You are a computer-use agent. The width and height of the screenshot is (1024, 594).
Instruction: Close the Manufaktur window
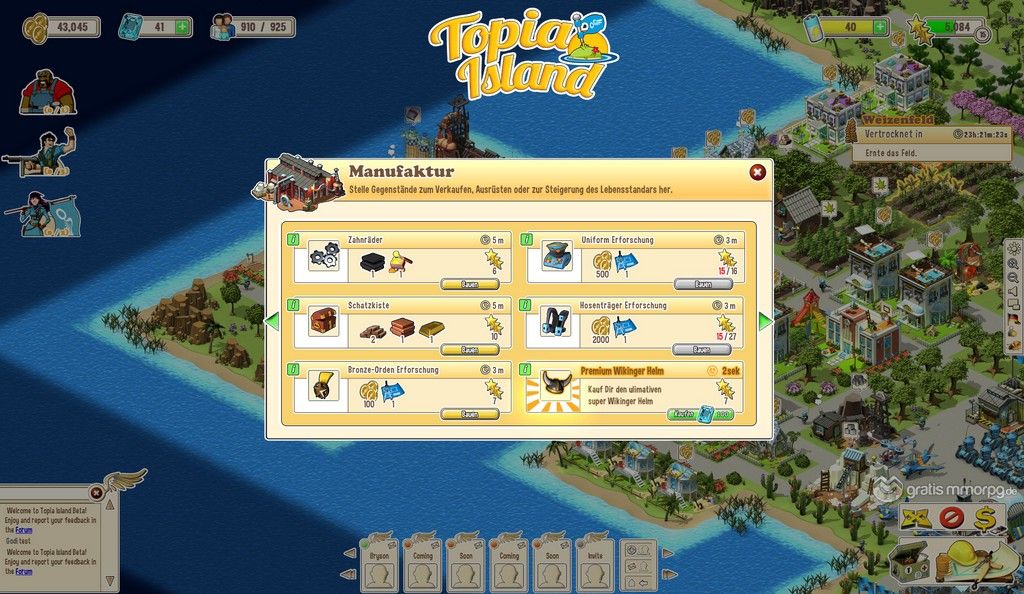coord(757,172)
